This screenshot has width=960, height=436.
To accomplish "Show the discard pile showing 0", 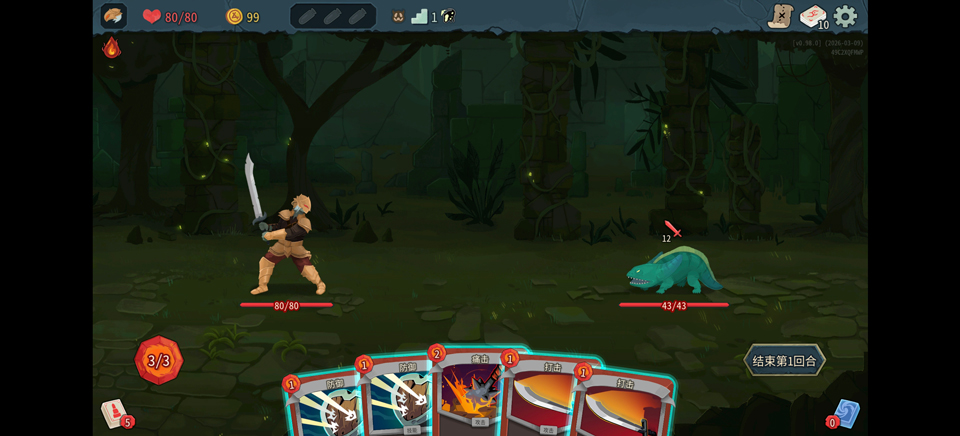I will 844,413.
